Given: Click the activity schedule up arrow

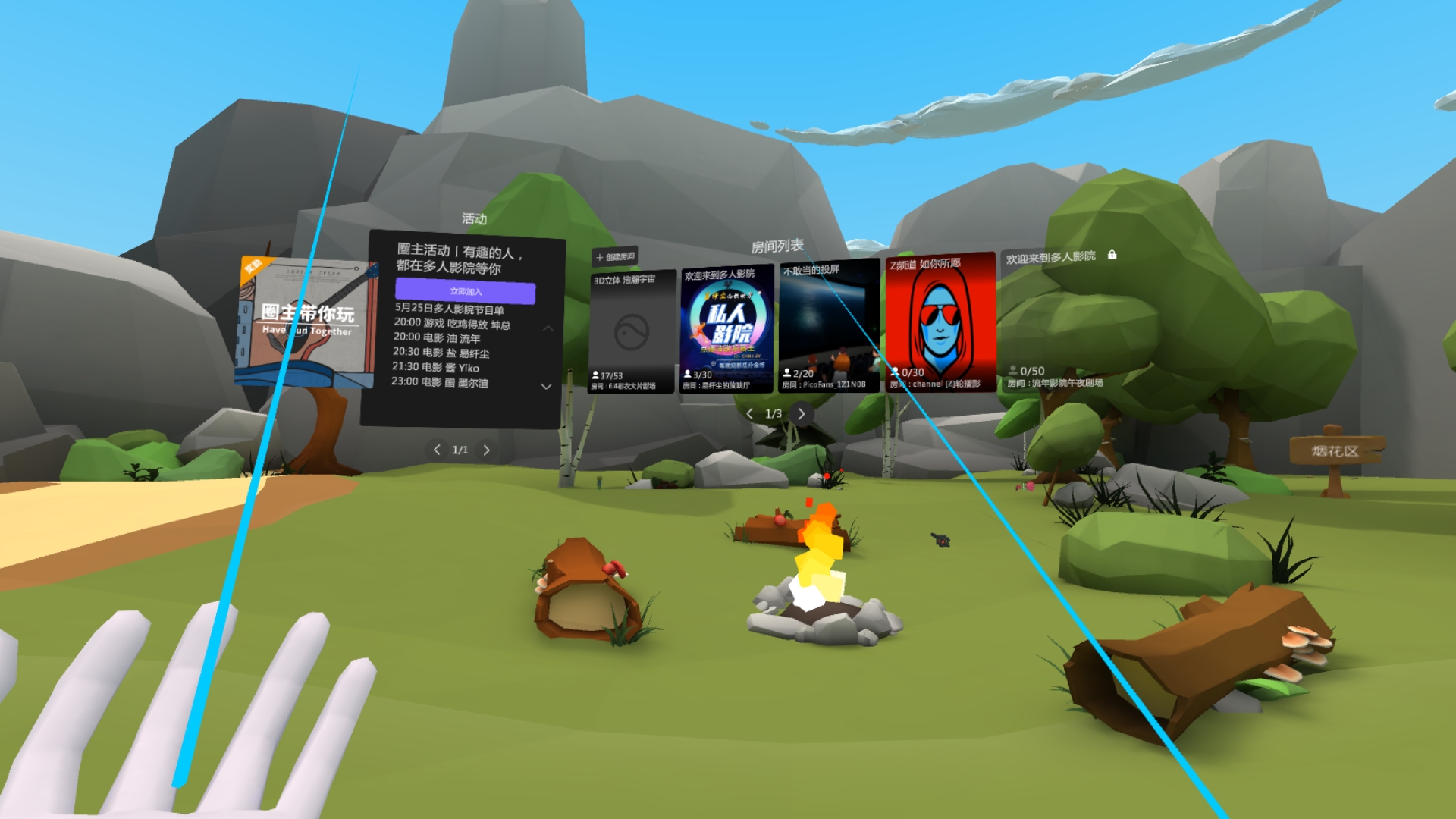Looking at the screenshot, I should click(548, 328).
